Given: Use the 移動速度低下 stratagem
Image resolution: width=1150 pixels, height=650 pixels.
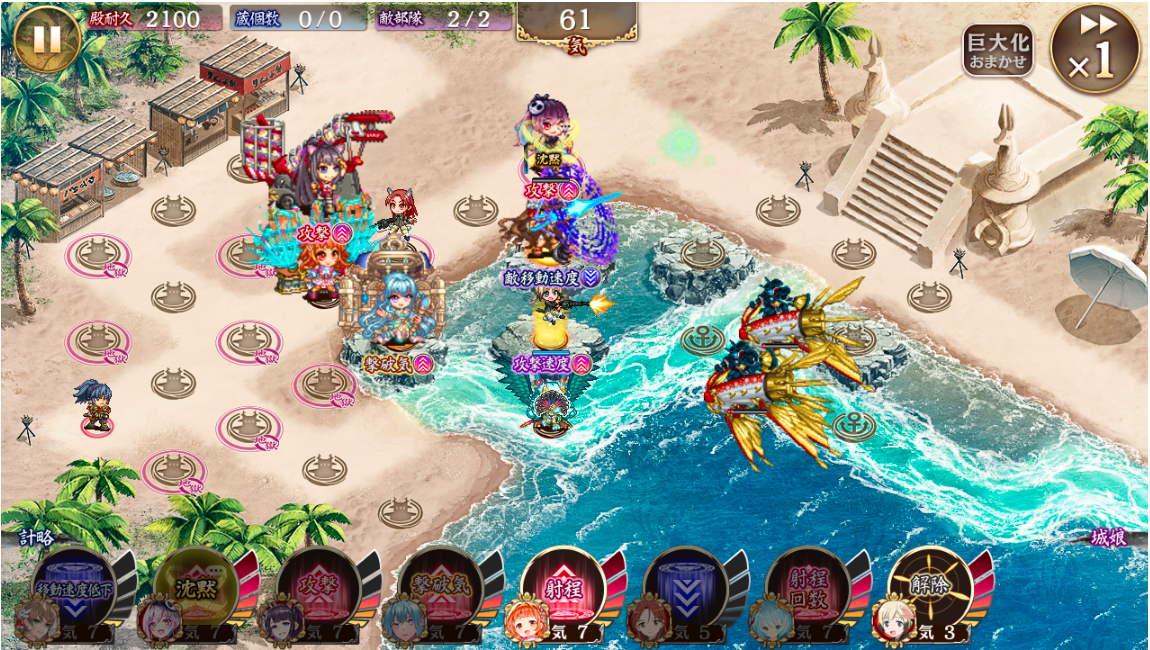Looking at the screenshot, I should [x=75, y=587].
